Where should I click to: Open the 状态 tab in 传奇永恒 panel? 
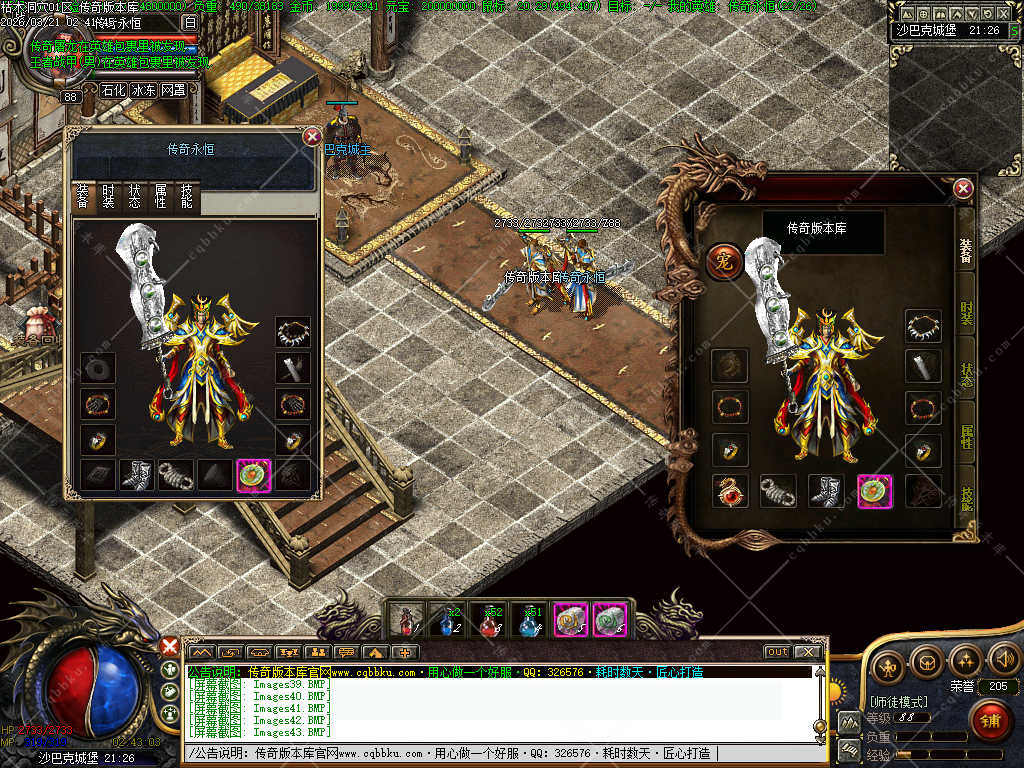[x=135, y=197]
